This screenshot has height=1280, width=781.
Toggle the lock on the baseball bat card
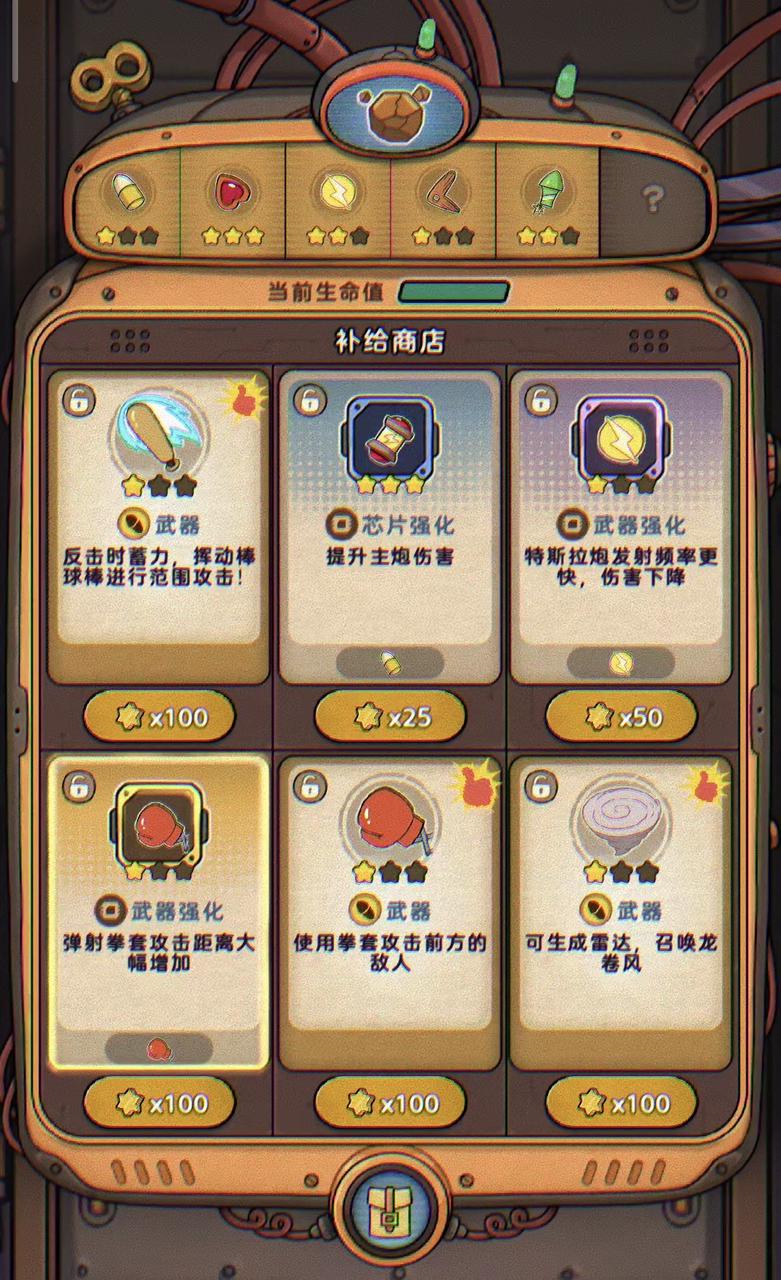tap(77, 400)
